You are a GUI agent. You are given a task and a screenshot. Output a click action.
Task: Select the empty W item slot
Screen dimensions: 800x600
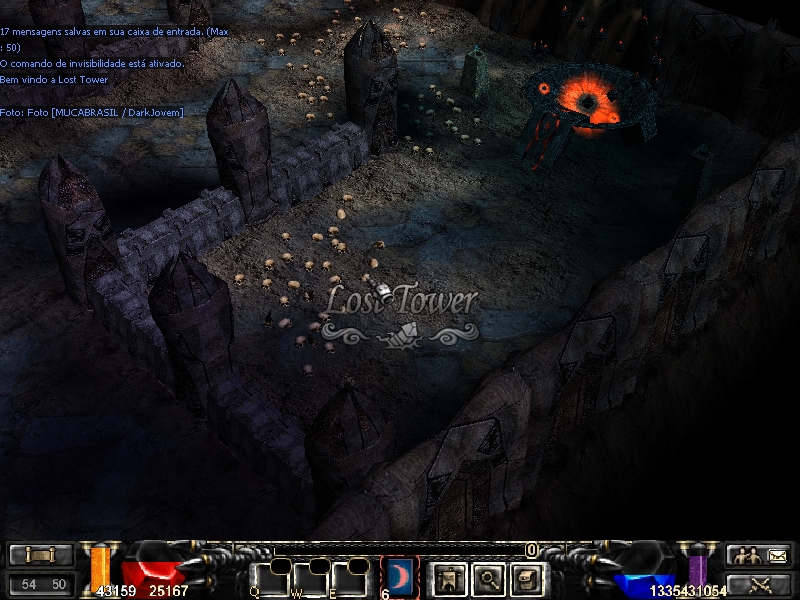pyautogui.click(x=310, y=579)
